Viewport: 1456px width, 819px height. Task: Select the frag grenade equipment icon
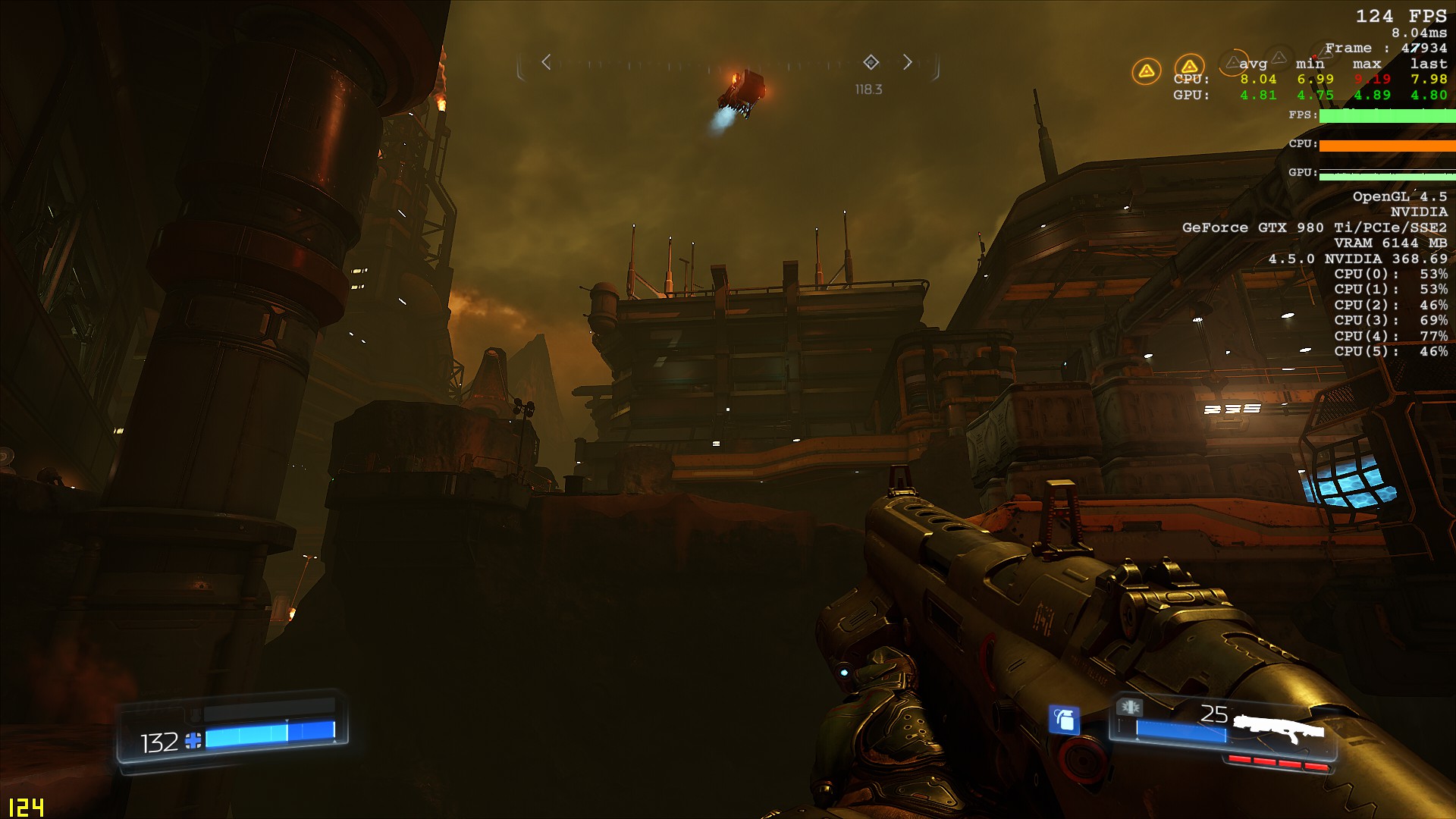coord(1064,719)
